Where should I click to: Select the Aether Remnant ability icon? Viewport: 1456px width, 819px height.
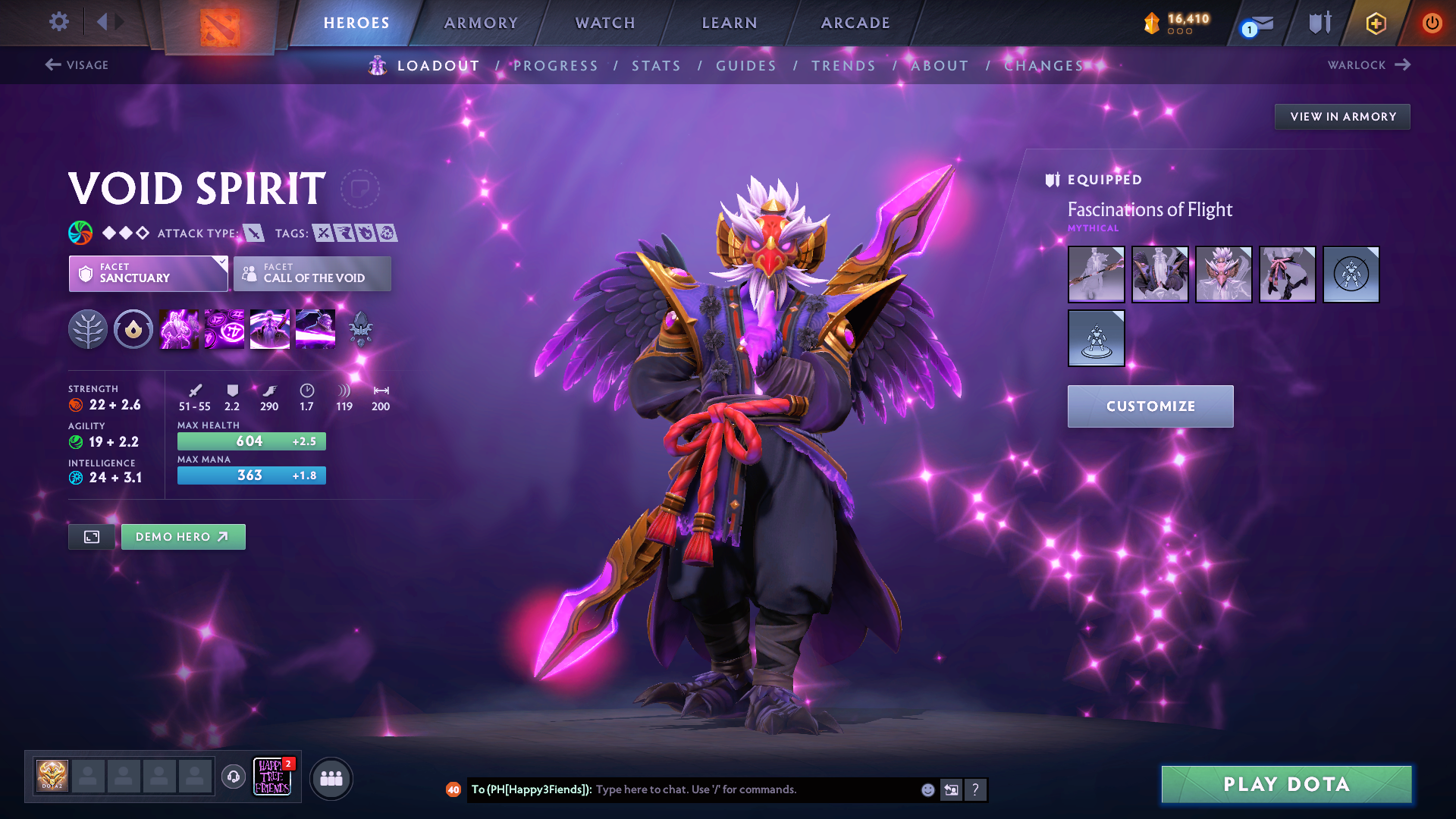click(x=180, y=328)
